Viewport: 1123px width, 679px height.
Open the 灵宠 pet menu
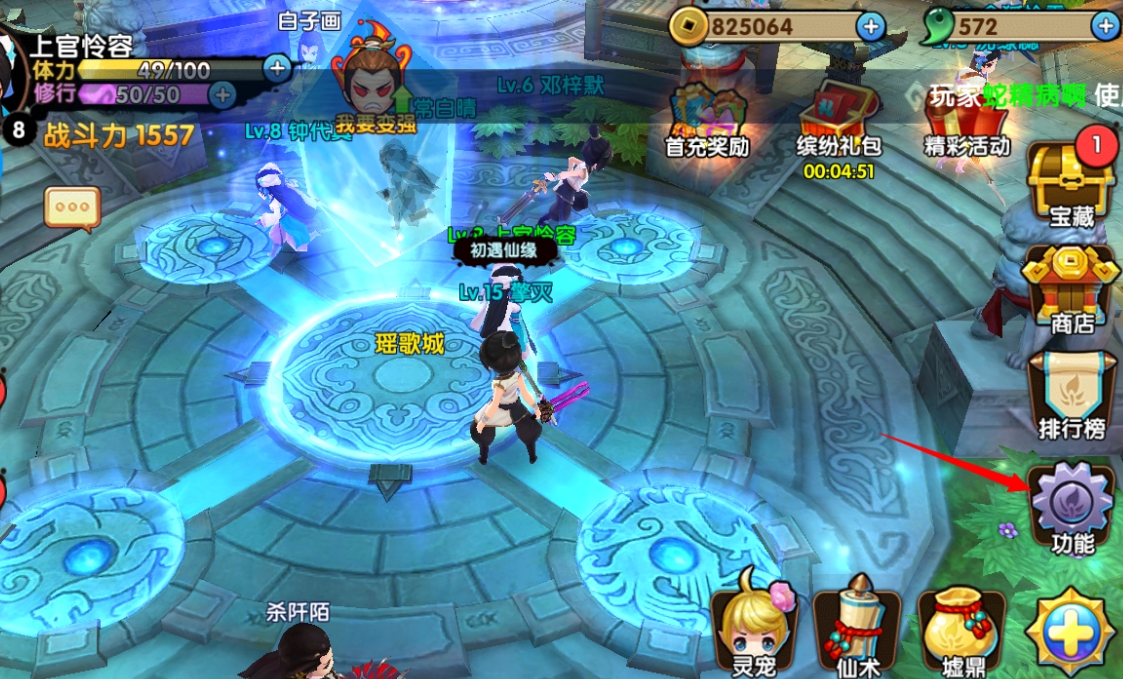[x=755, y=630]
